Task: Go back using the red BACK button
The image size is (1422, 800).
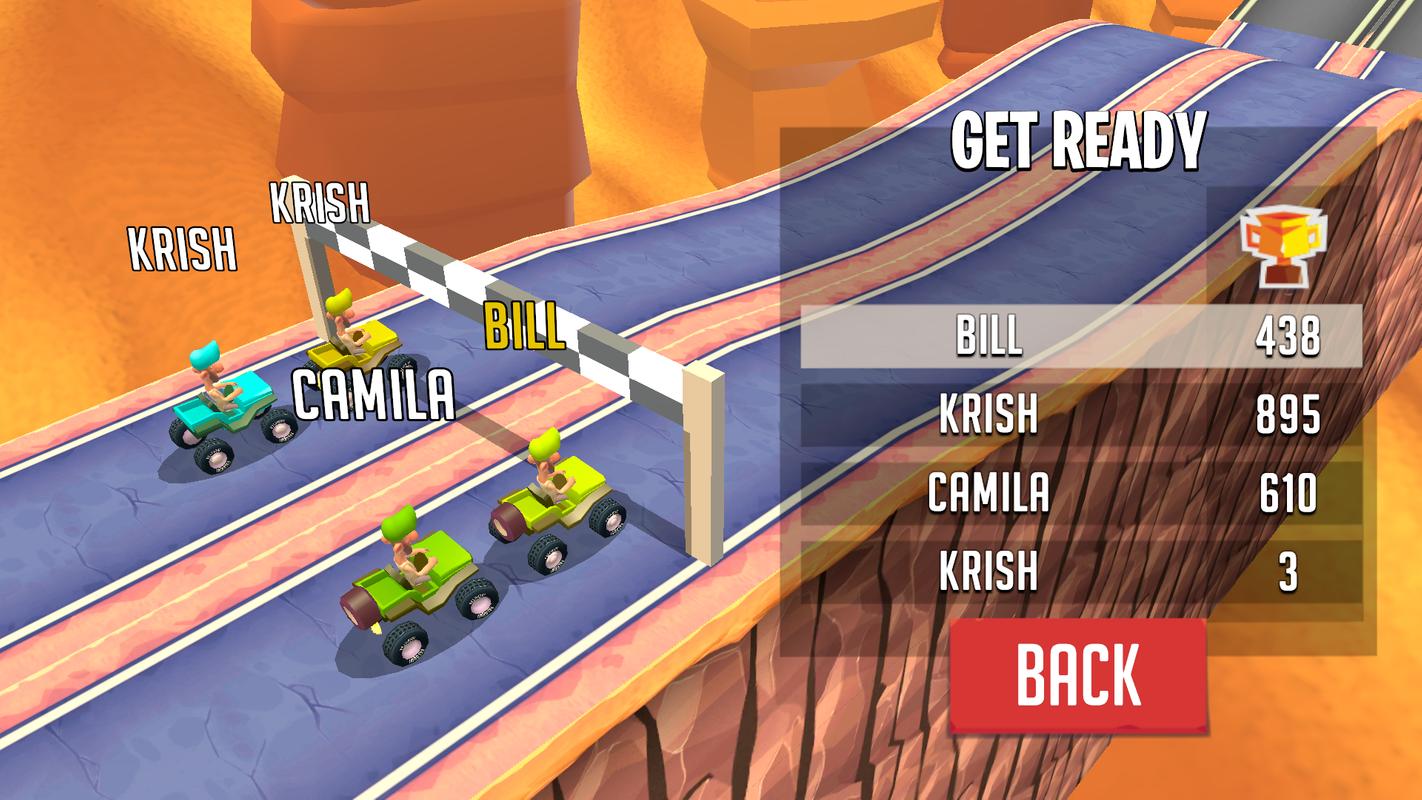Action: pos(1078,675)
